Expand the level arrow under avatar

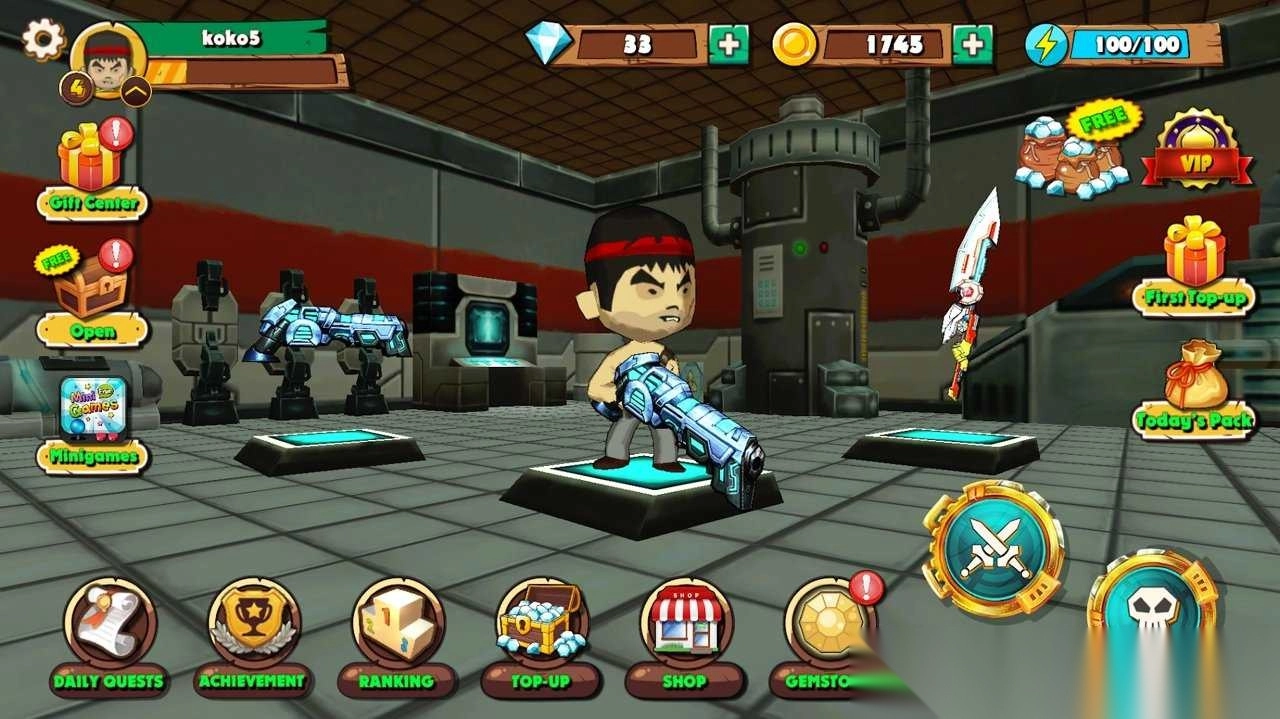pos(136,92)
